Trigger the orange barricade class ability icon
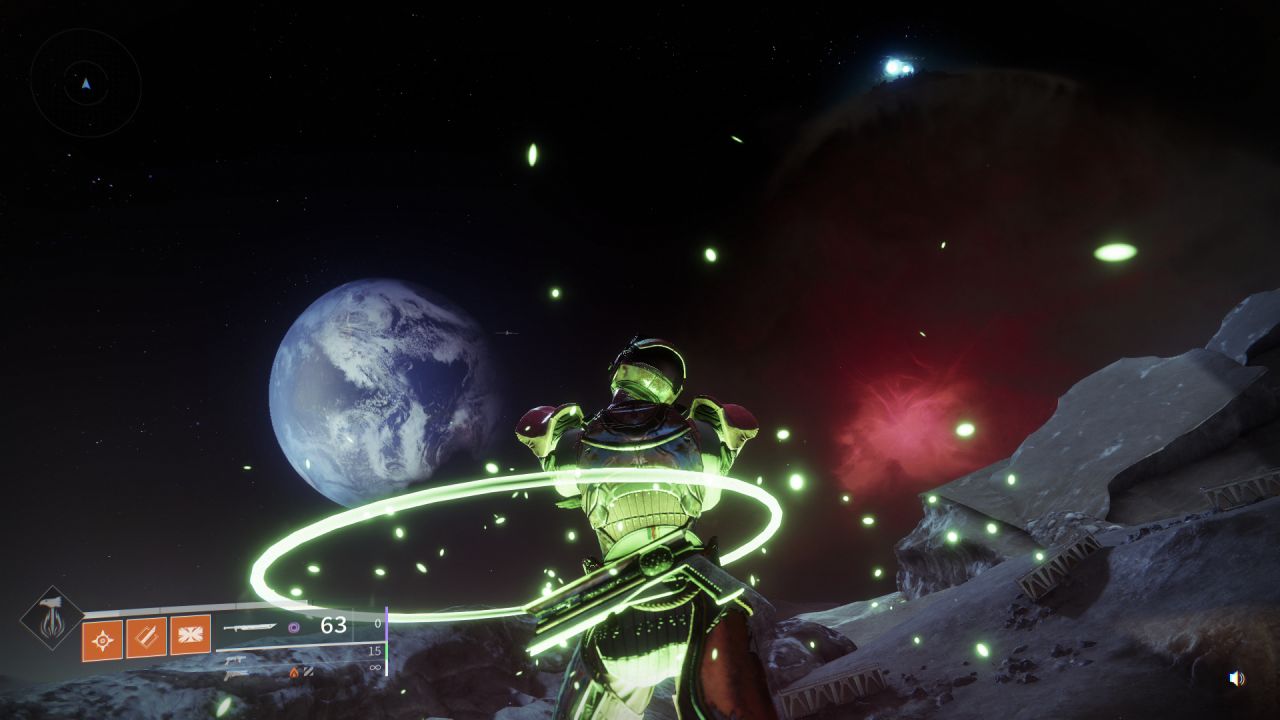The image size is (1280, 720). click(190, 635)
